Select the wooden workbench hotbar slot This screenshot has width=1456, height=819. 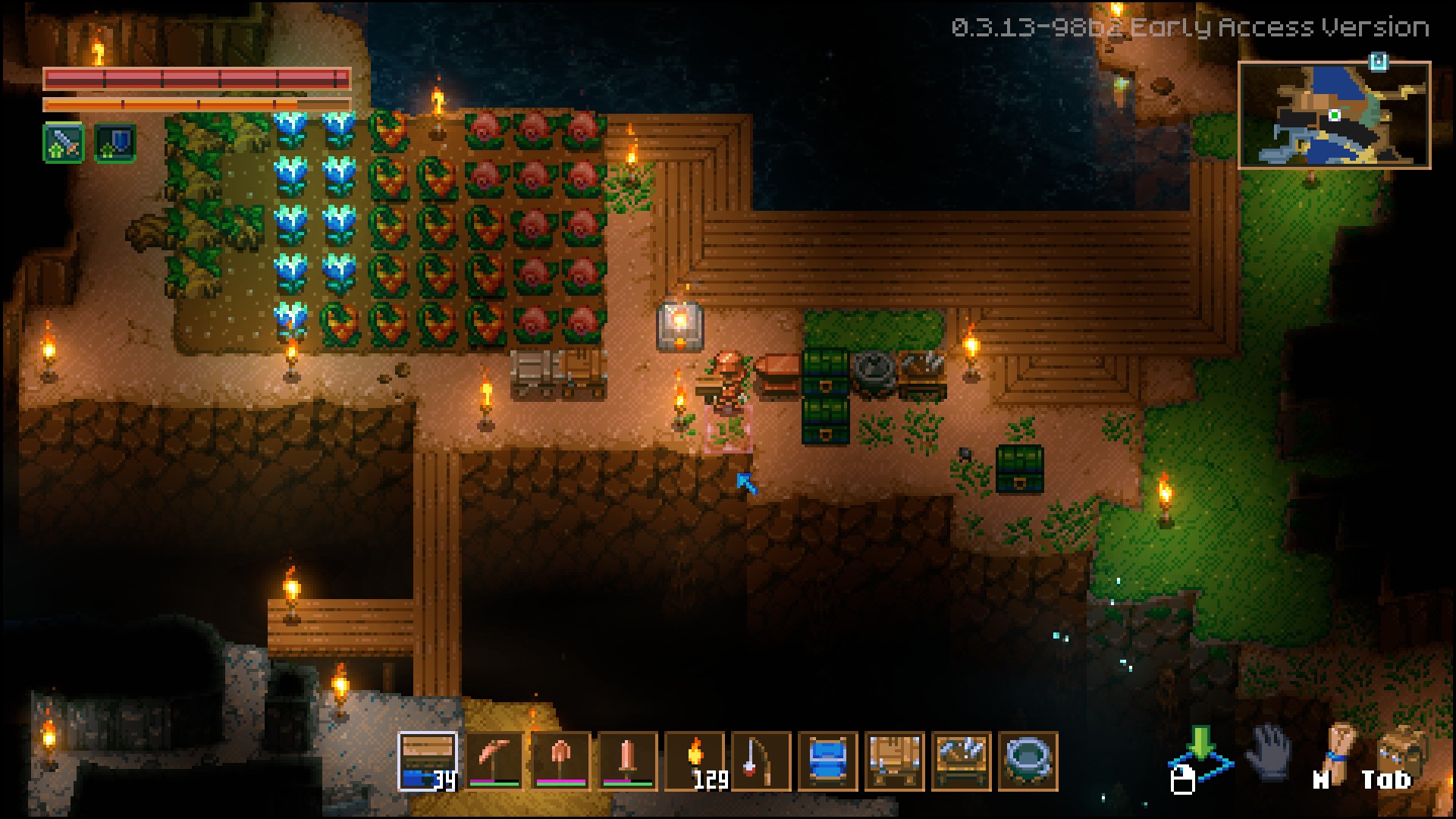(x=895, y=761)
